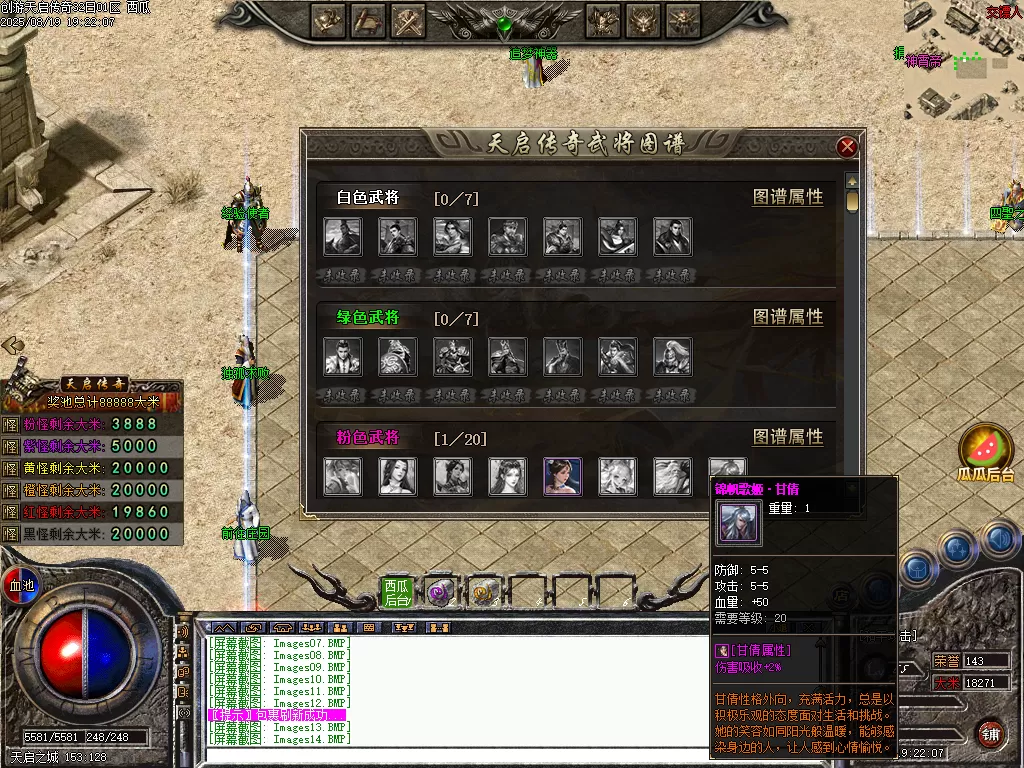Open 图谱属性 for 粉色武将
Screen dimensions: 1024x768
(788, 437)
